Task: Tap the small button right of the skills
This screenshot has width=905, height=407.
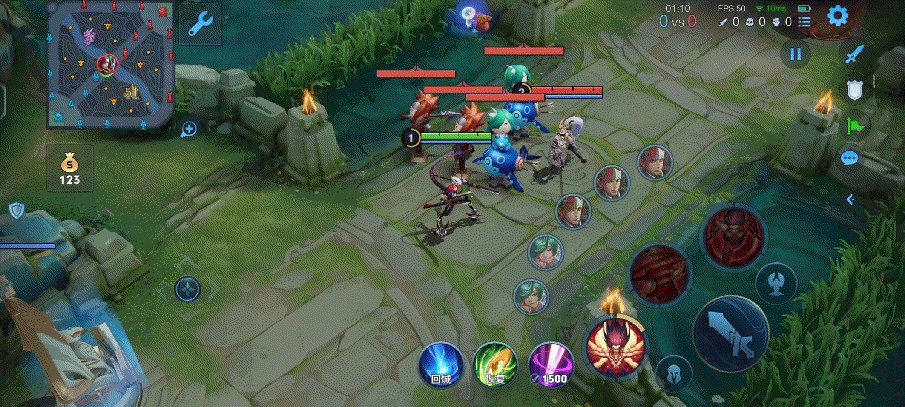Action: (776, 281)
